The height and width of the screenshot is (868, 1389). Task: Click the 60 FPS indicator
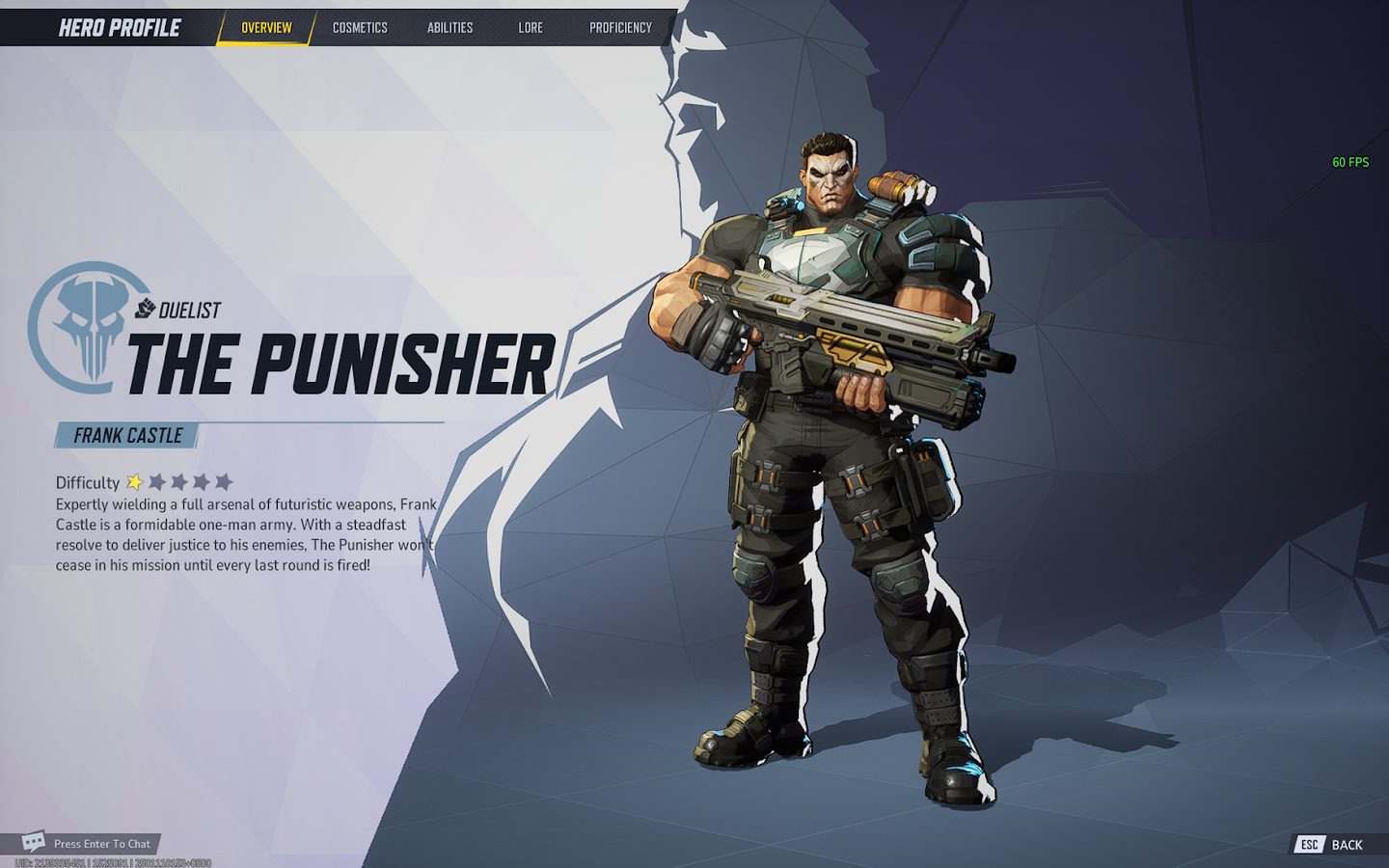click(x=1351, y=162)
